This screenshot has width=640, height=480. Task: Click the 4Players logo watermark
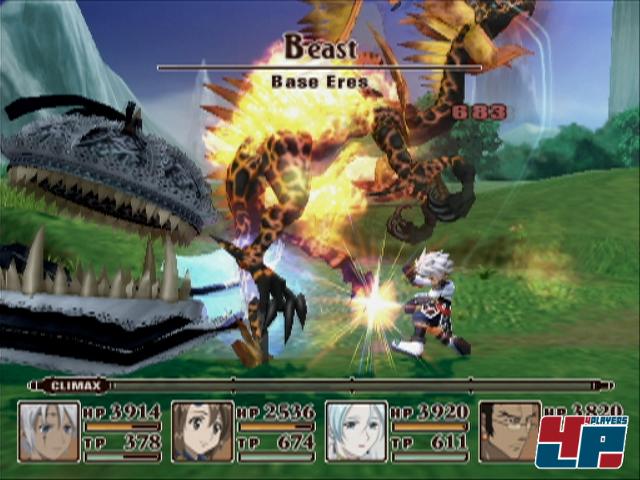581,442
